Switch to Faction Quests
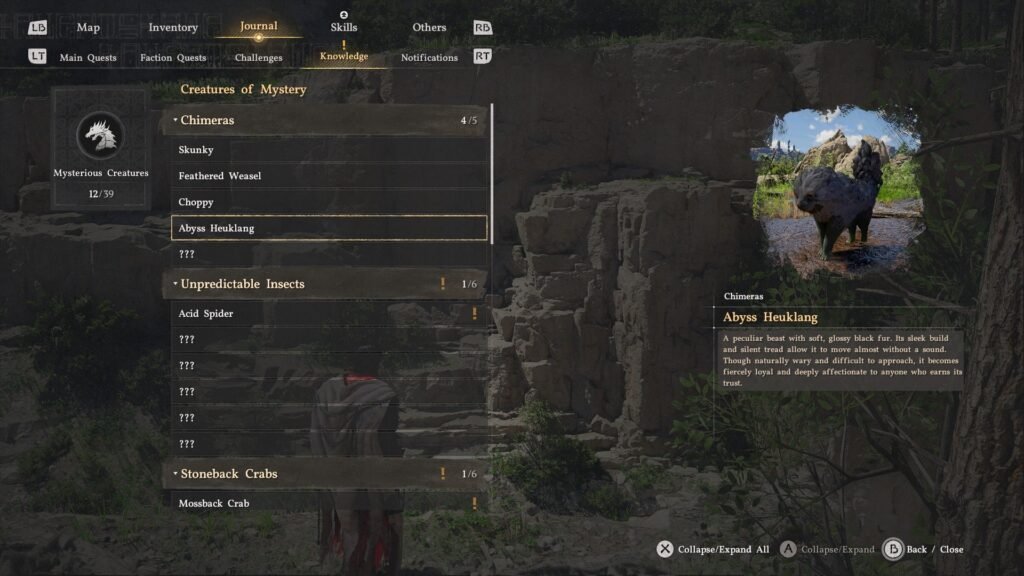 click(173, 58)
